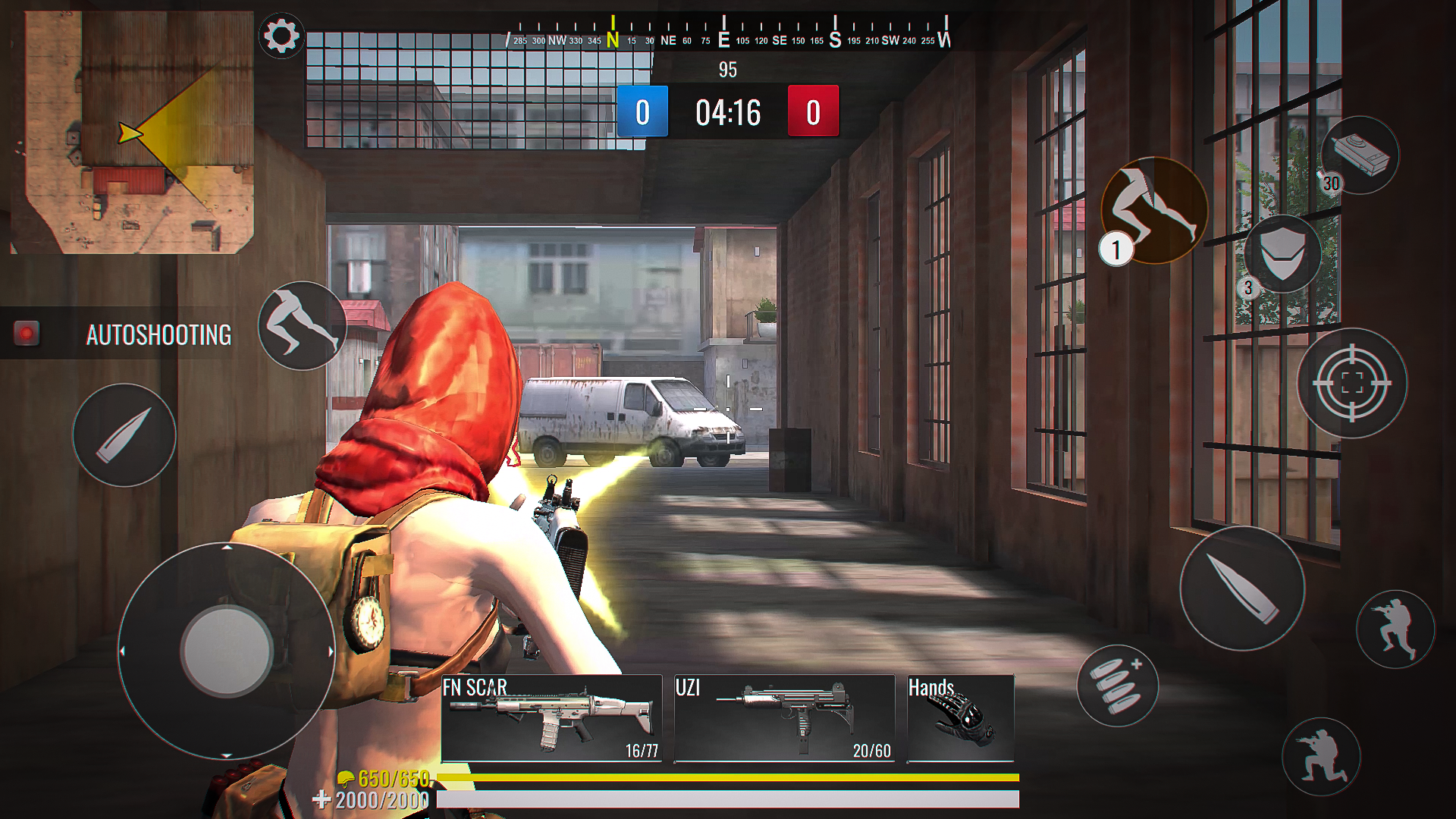
Task: Use the shield armor item with count 3
Action: tap(1282, 253)
